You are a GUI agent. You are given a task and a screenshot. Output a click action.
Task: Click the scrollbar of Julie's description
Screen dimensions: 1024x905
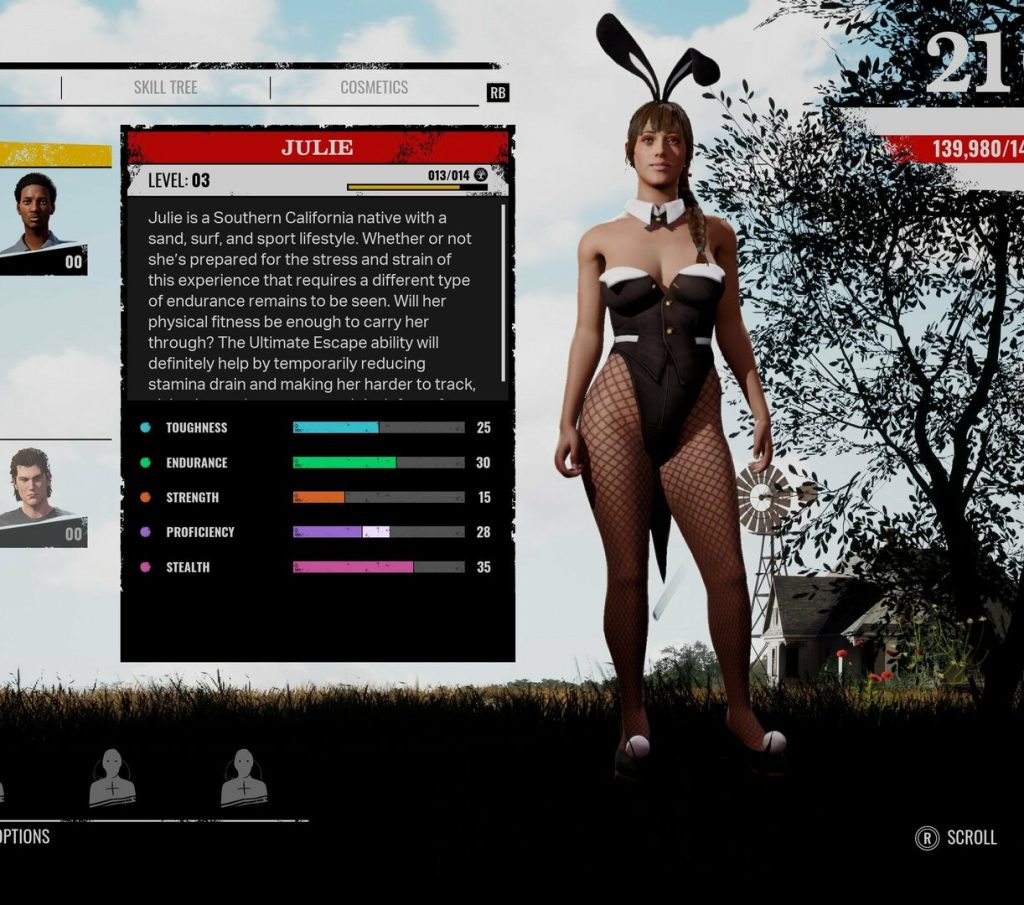502,300
